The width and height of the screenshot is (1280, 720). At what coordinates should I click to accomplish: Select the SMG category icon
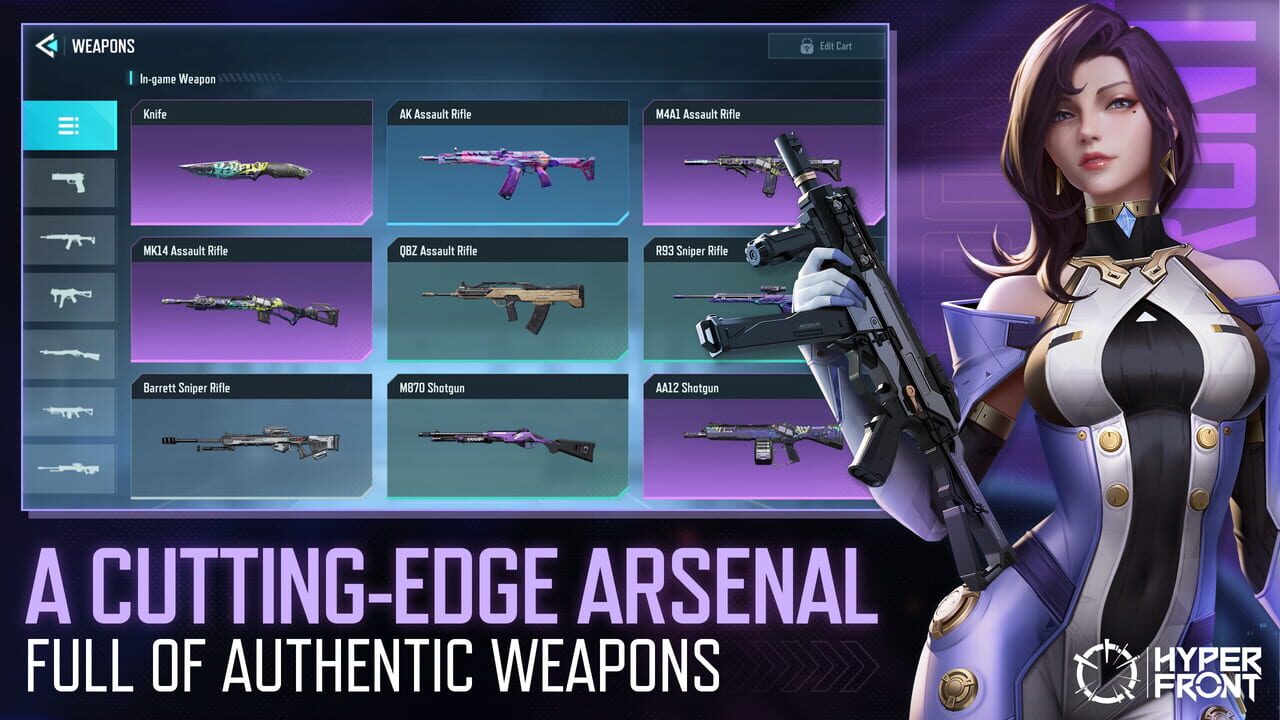(68, 295)
